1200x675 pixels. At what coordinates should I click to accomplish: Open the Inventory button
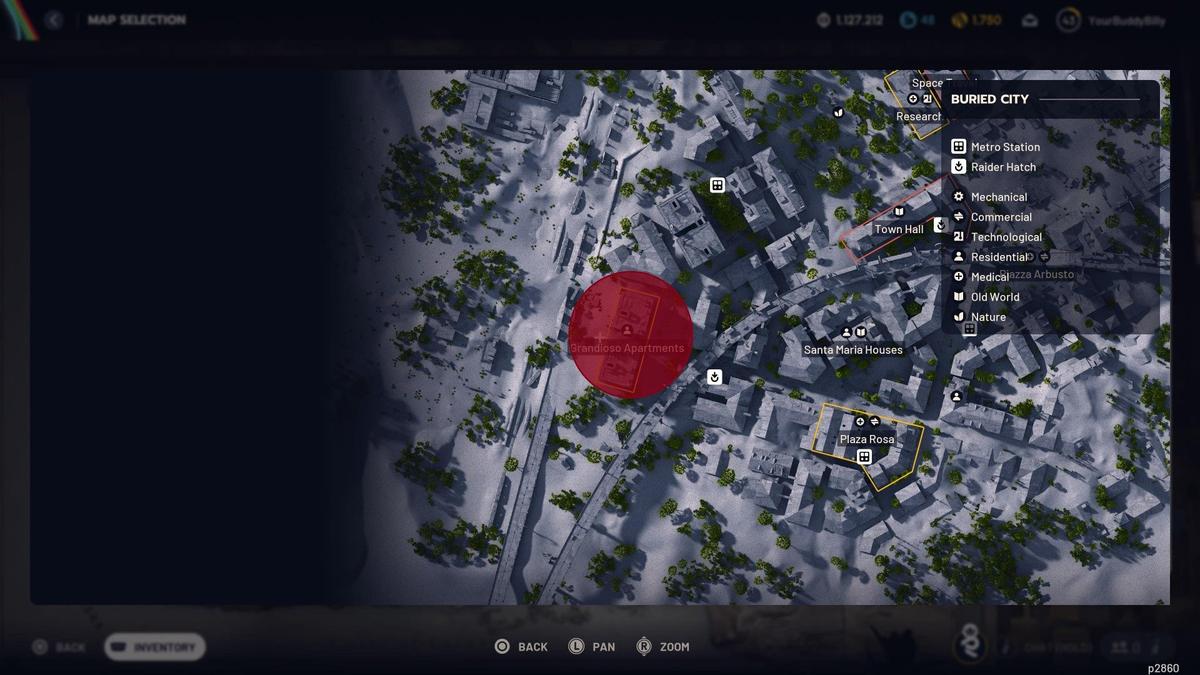[155, 647]
